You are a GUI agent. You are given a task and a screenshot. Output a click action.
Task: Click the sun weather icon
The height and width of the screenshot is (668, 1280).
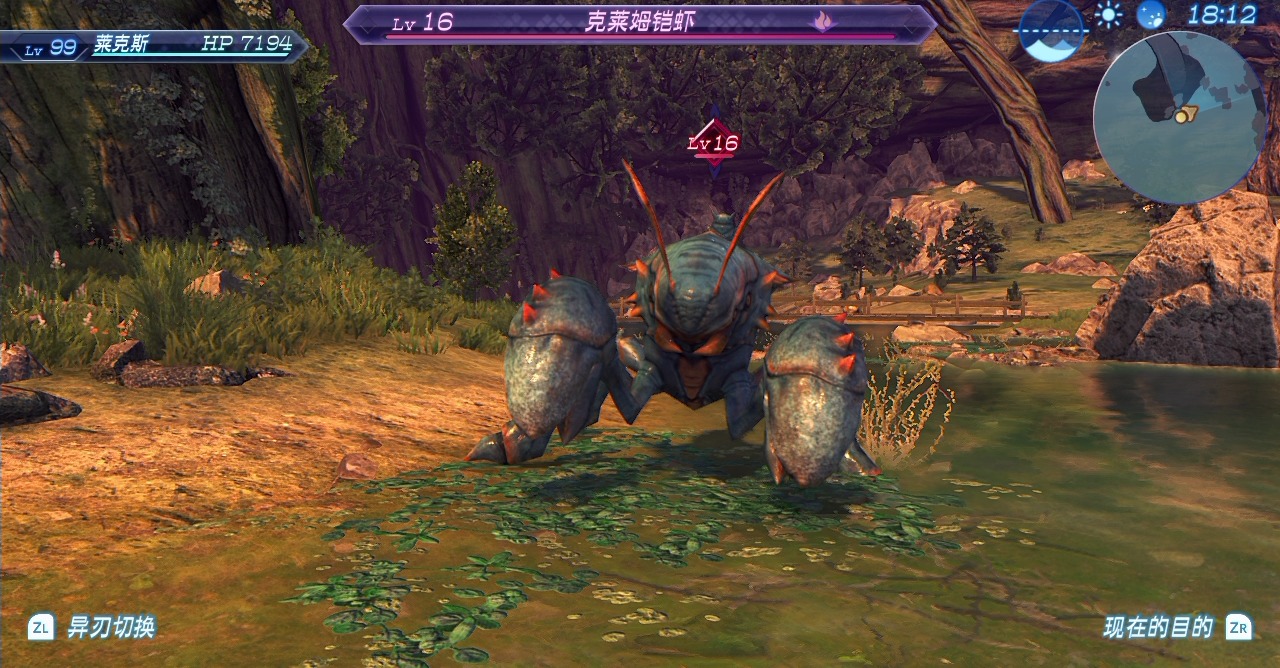pyautogui.click(x=1108, y=15)
